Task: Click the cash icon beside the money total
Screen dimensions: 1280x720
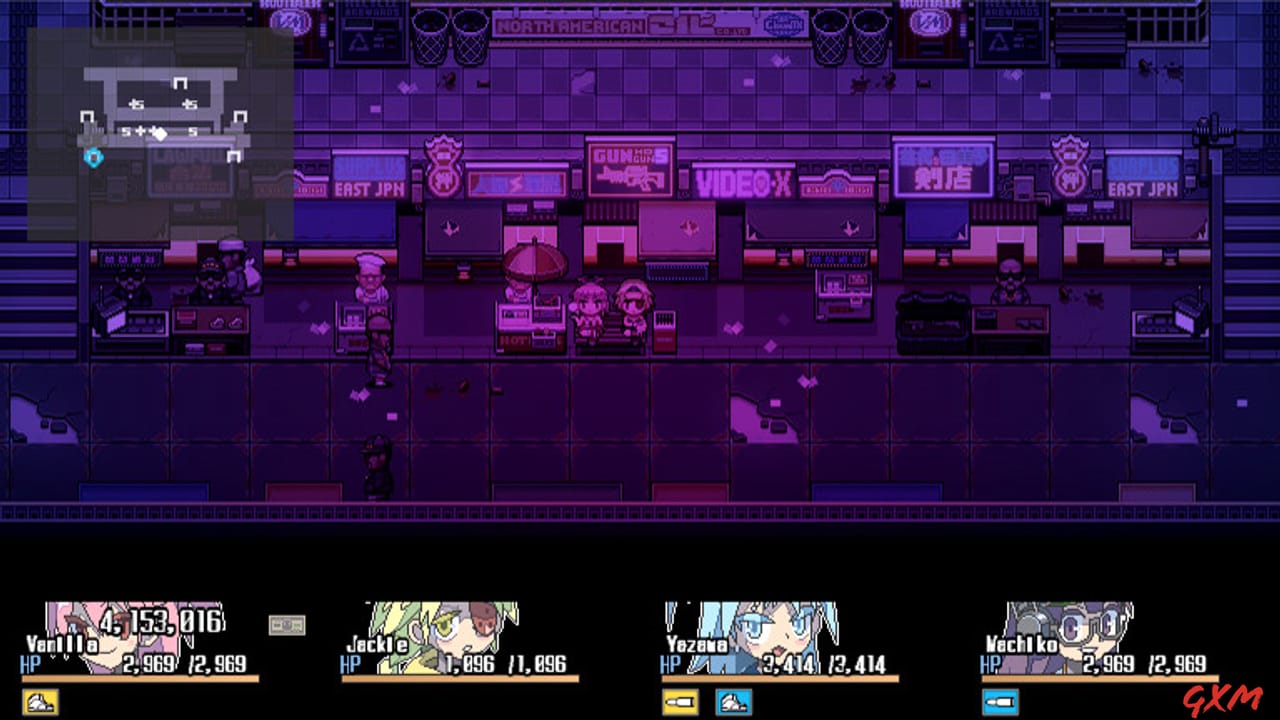Action: (288, 622)
